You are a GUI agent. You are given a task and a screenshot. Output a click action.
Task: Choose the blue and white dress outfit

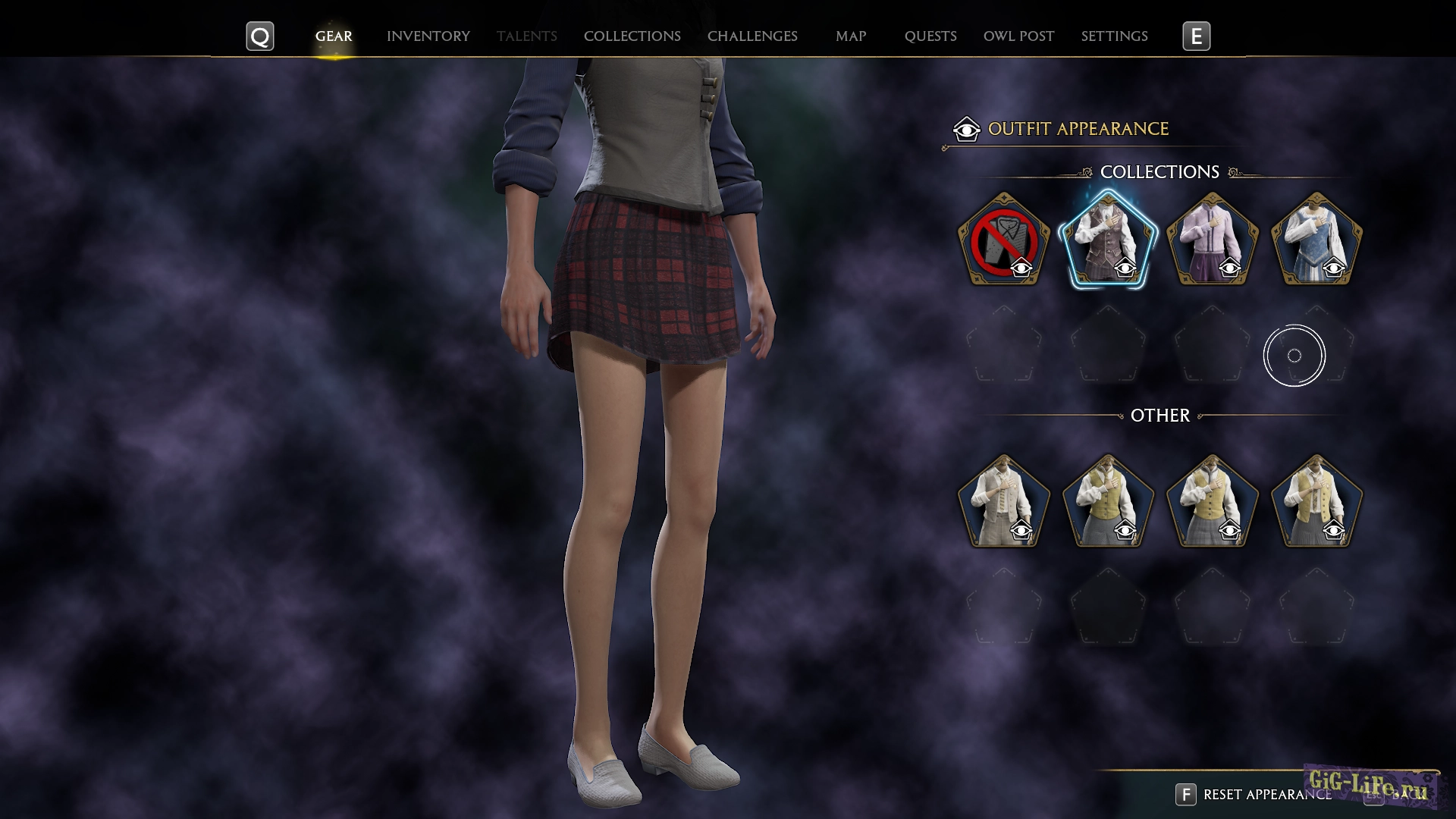click(1316, 240)
